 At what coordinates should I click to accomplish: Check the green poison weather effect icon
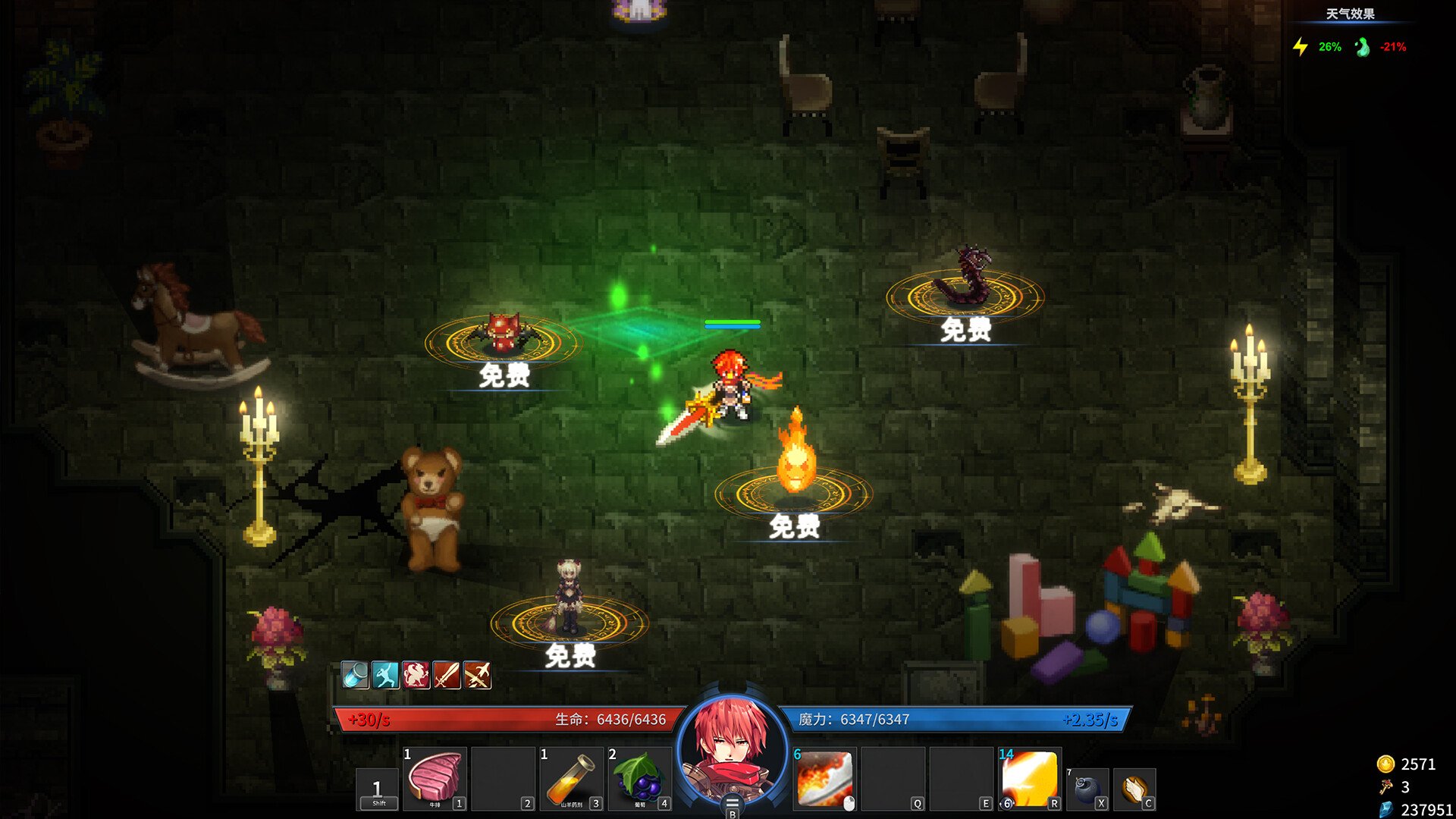pos(1362,47)
